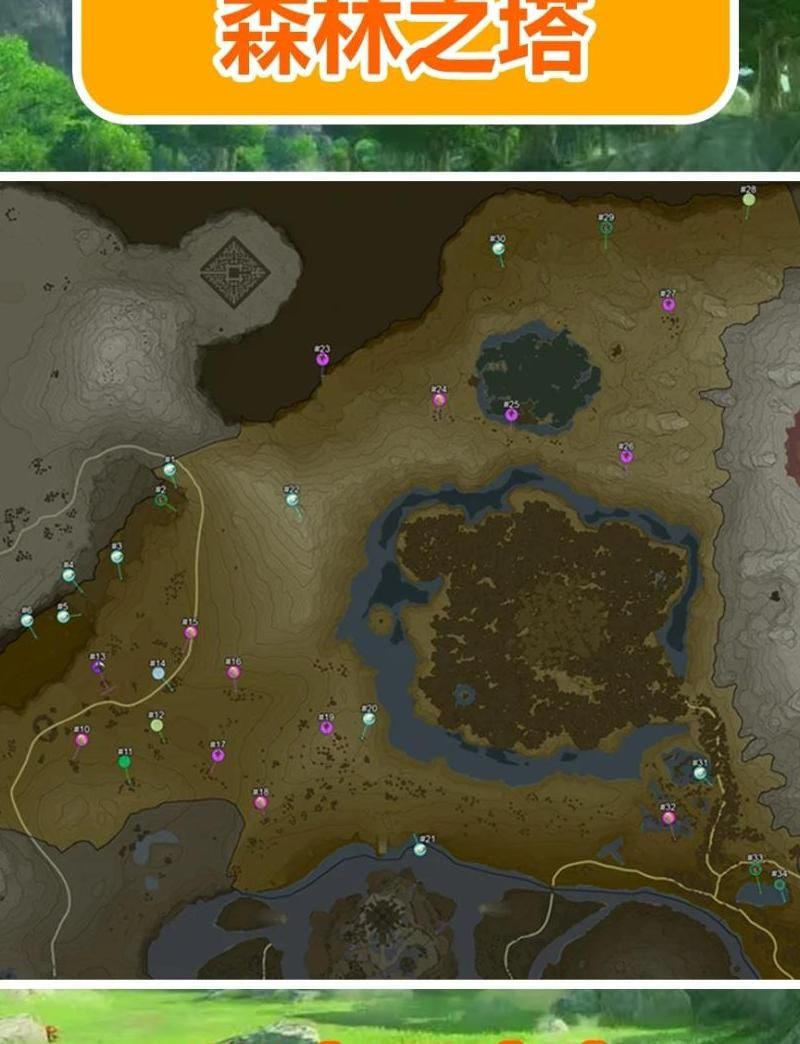
Task: Choose map marker #18
Action: click(x=260, y=801)
